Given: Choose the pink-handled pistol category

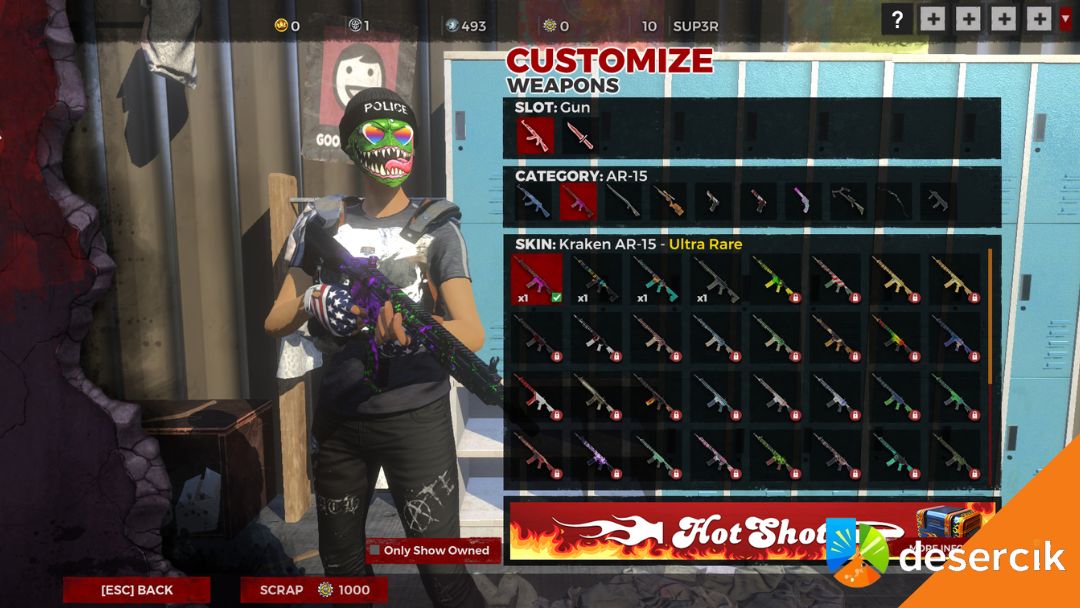Looking at the screenshot, I should click(x=803, y=201).
